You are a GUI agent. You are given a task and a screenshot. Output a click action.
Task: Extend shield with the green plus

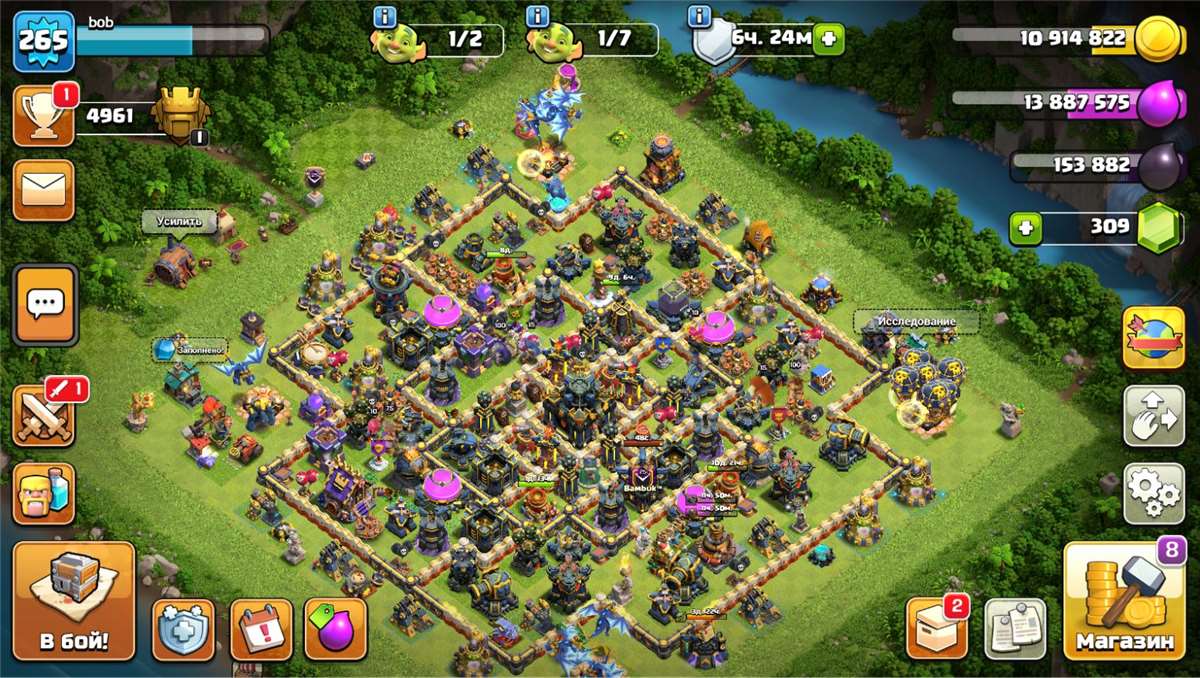[x=828, y=40]
